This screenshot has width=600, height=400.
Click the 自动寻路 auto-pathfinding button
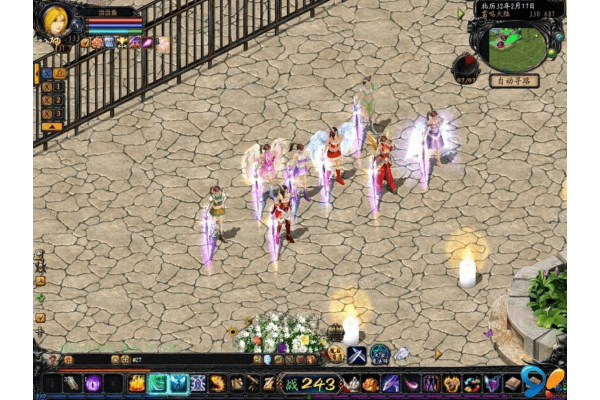tap(512, 81)
